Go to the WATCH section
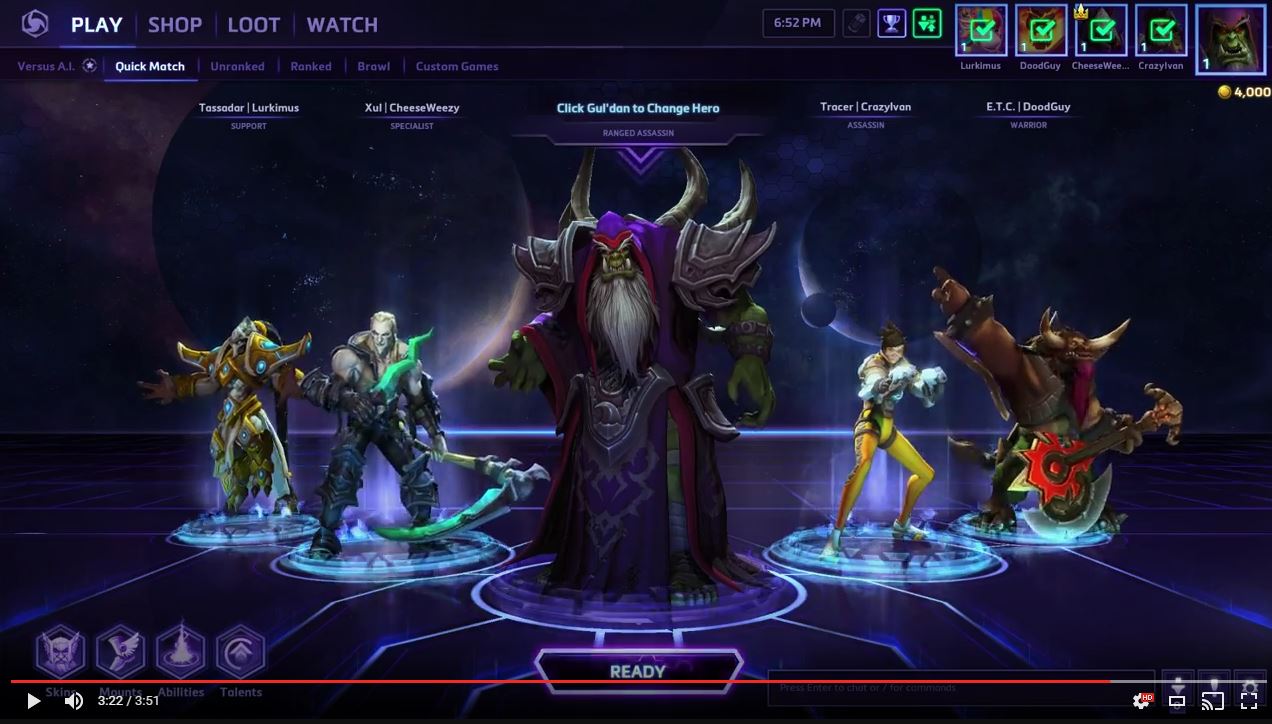Image resolution: width=1272 pixels, height=724 pixels. click(342, 25)
